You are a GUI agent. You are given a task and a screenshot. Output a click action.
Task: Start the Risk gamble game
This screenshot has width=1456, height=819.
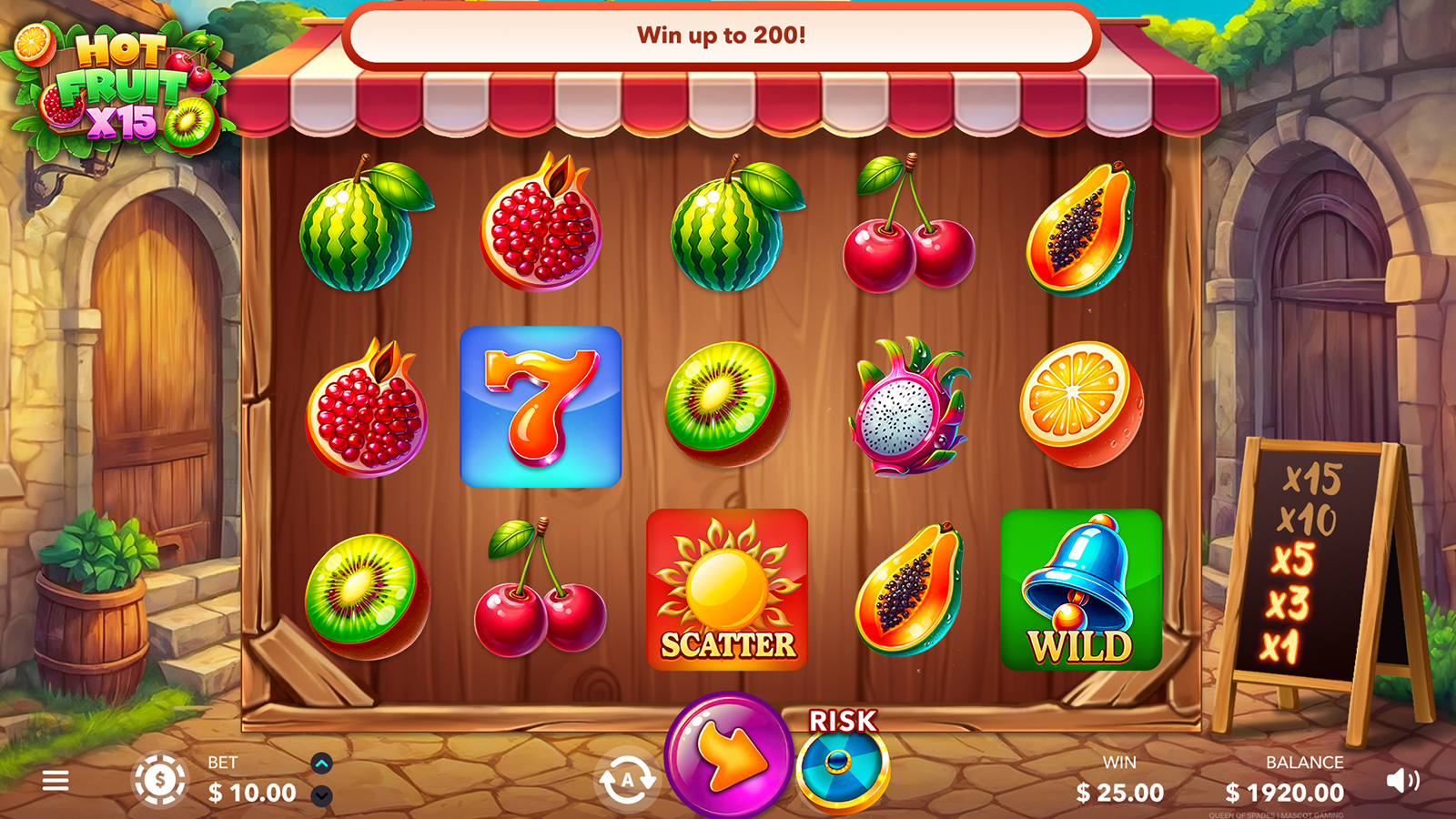(x=842, y=764)
